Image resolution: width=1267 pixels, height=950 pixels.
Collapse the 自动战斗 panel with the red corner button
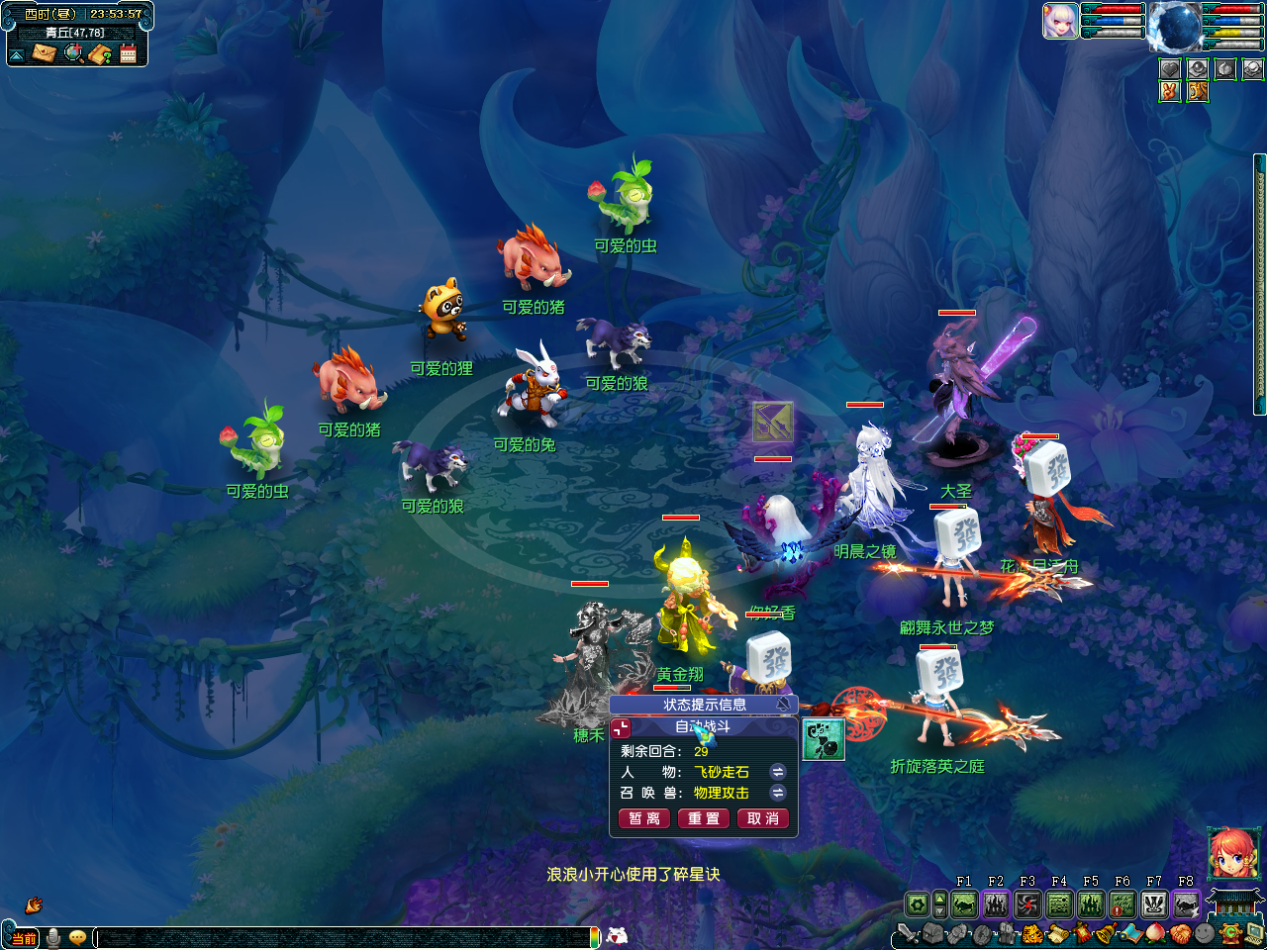621,728
